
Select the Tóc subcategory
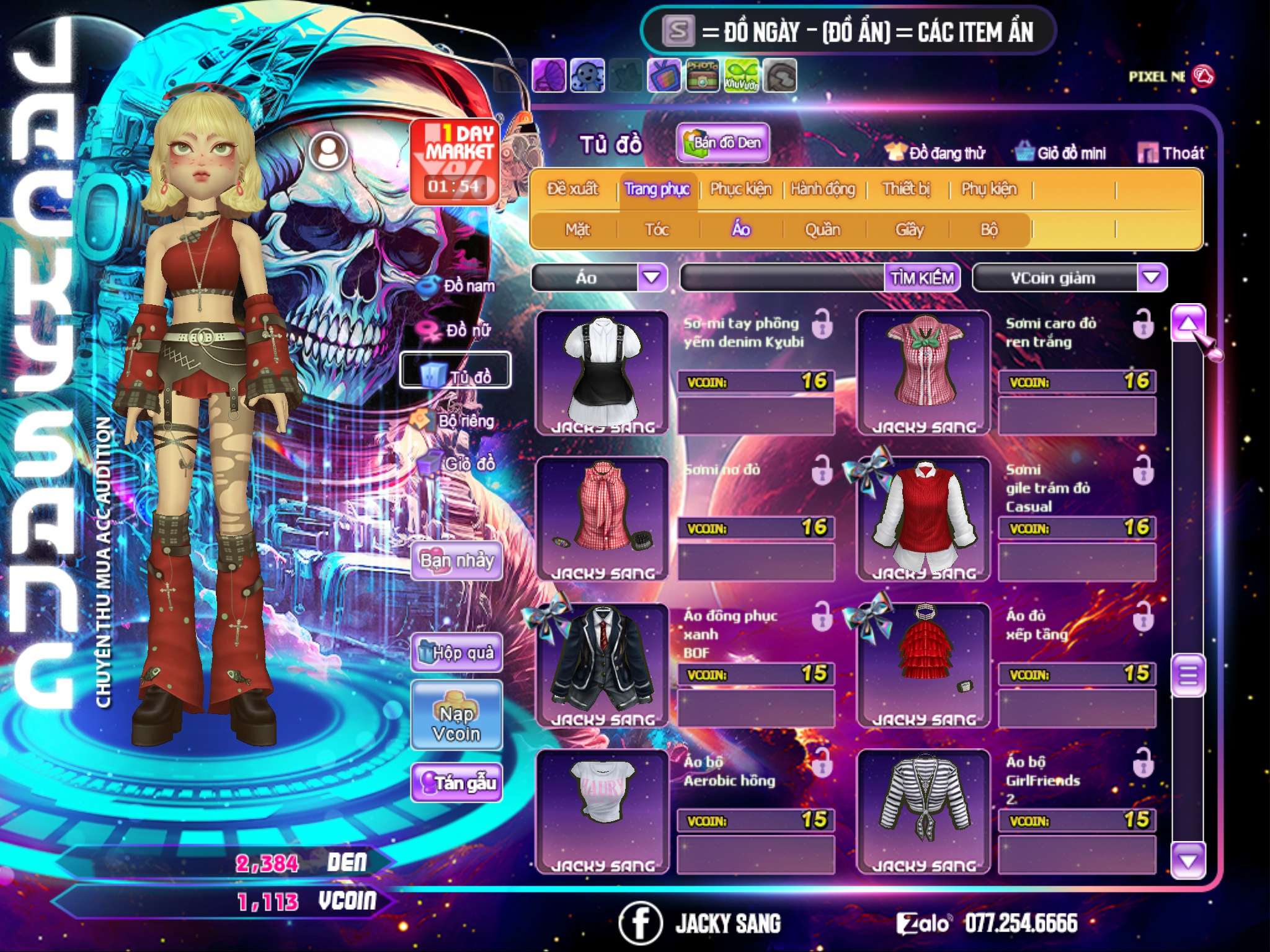point(657,230)
